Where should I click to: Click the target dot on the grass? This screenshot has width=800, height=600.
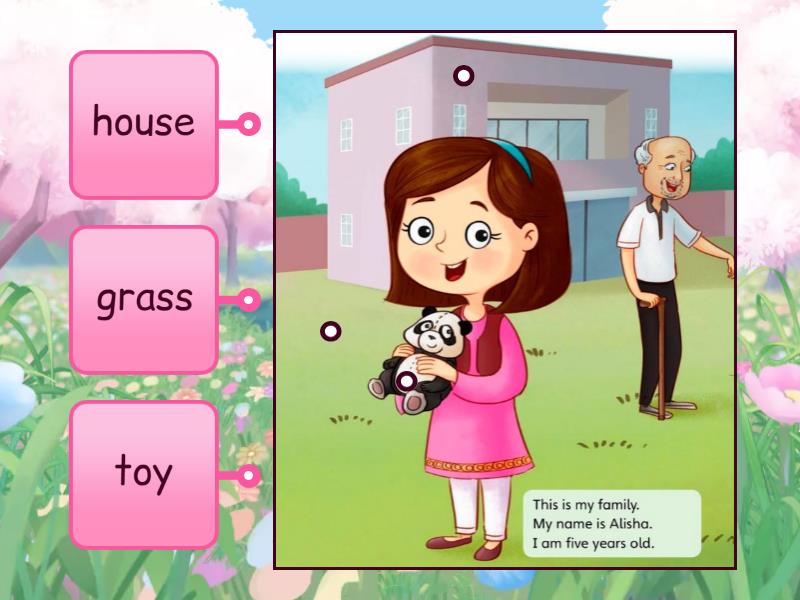330,331
